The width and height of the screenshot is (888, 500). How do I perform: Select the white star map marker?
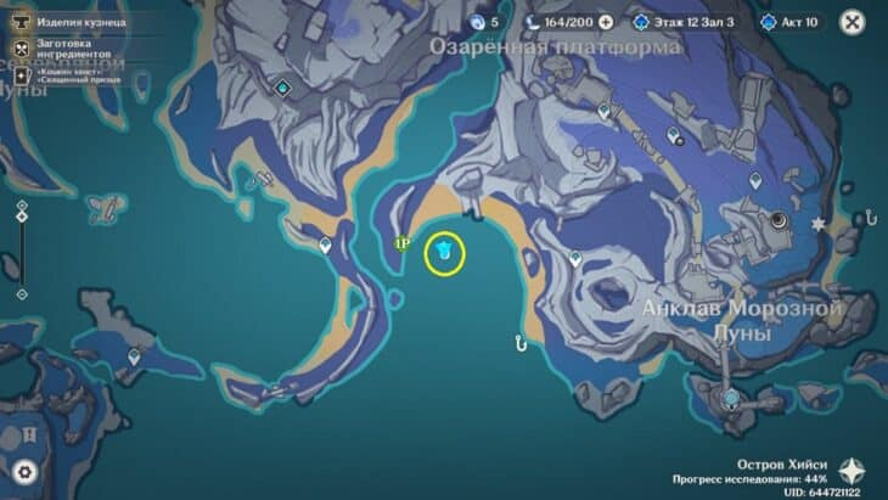click(819, 225)
